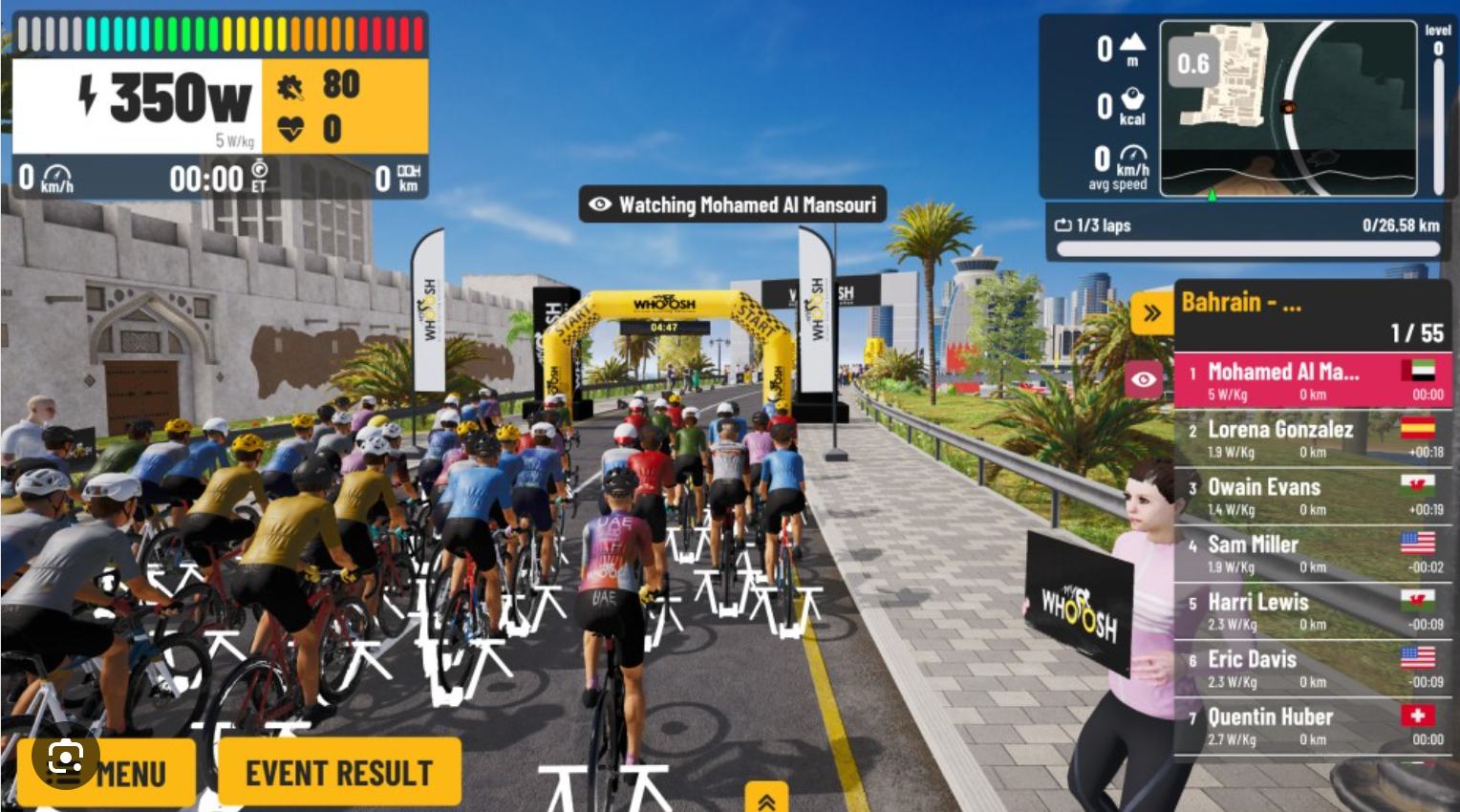The width and height of the screenshot is (1460, 812).
Task: Open the EVENT RESULT panel
Action: point(339,772)
